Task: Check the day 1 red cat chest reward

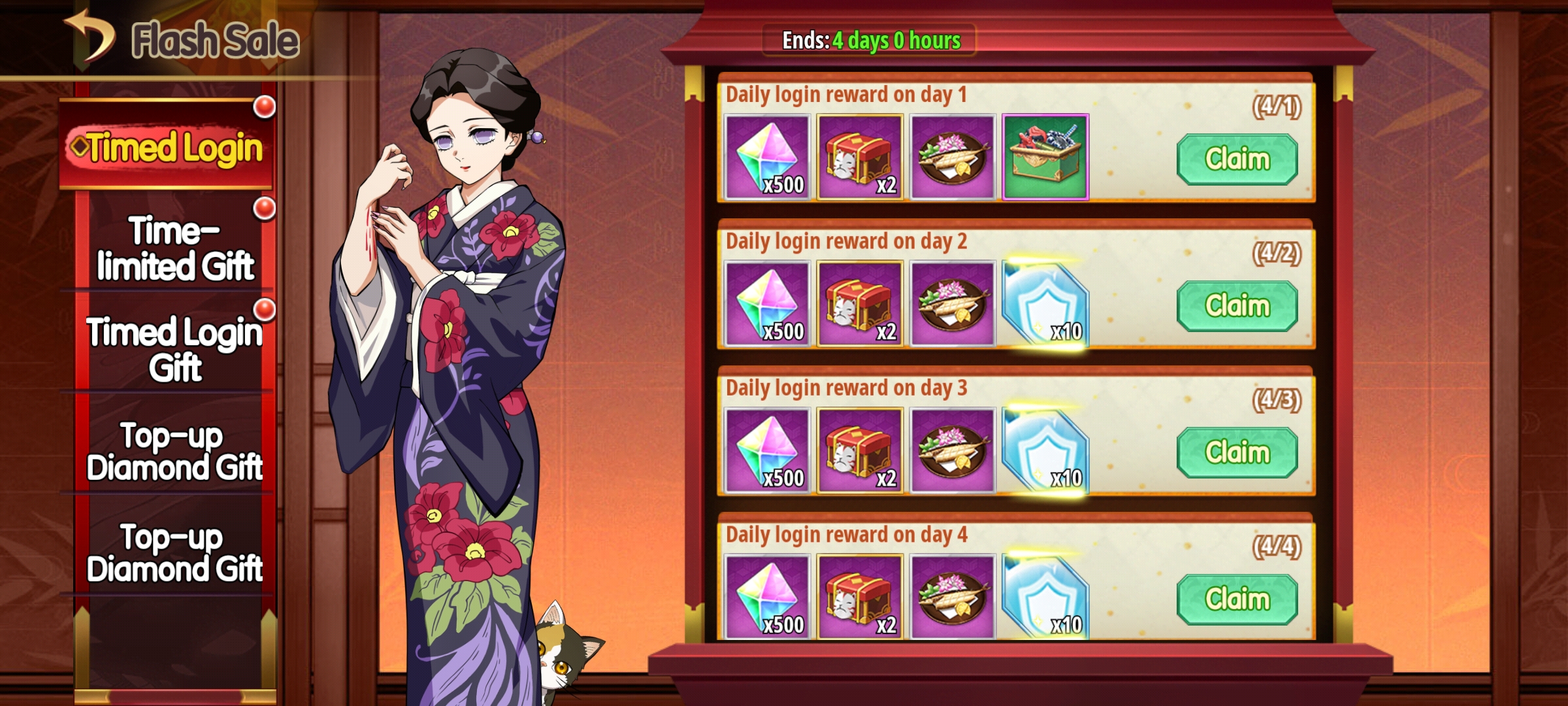Action: (x=860, y=158)
